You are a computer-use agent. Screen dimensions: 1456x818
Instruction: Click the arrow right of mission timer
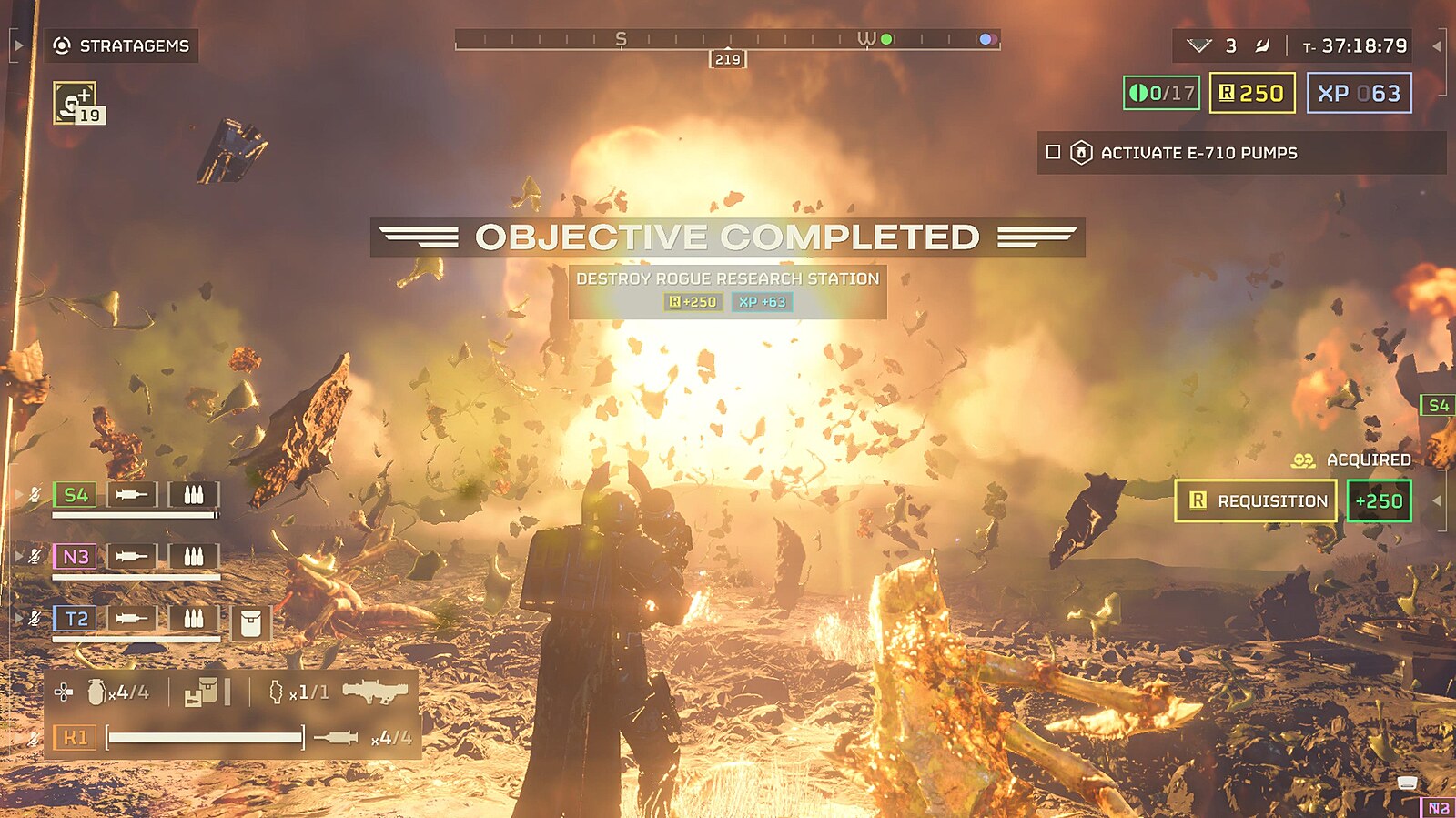pyautogui.click(x=1436, y=45)
